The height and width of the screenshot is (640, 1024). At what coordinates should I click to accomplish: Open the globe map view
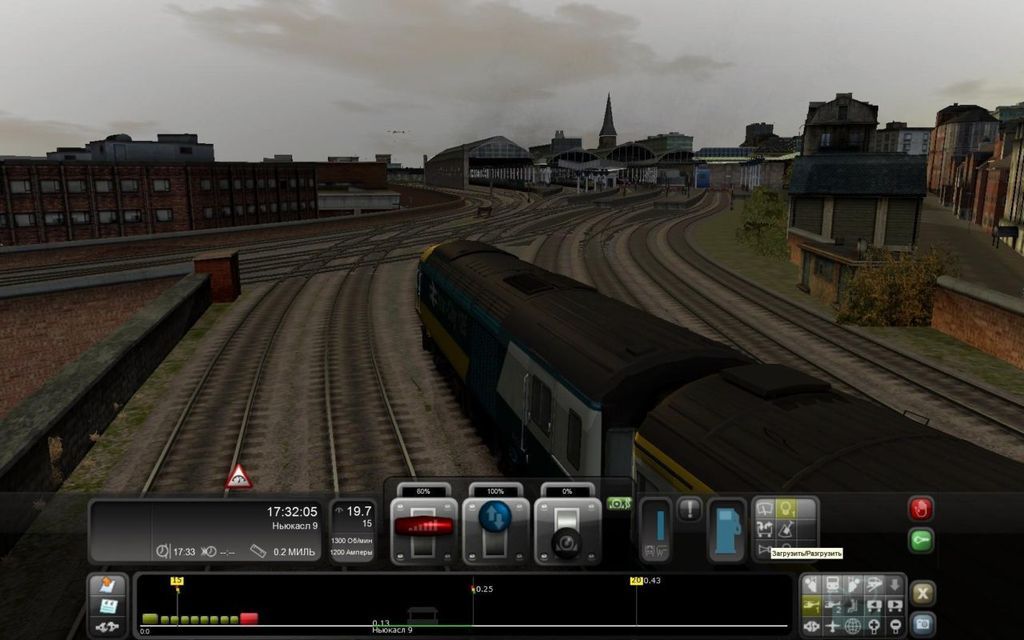(853, 627)
